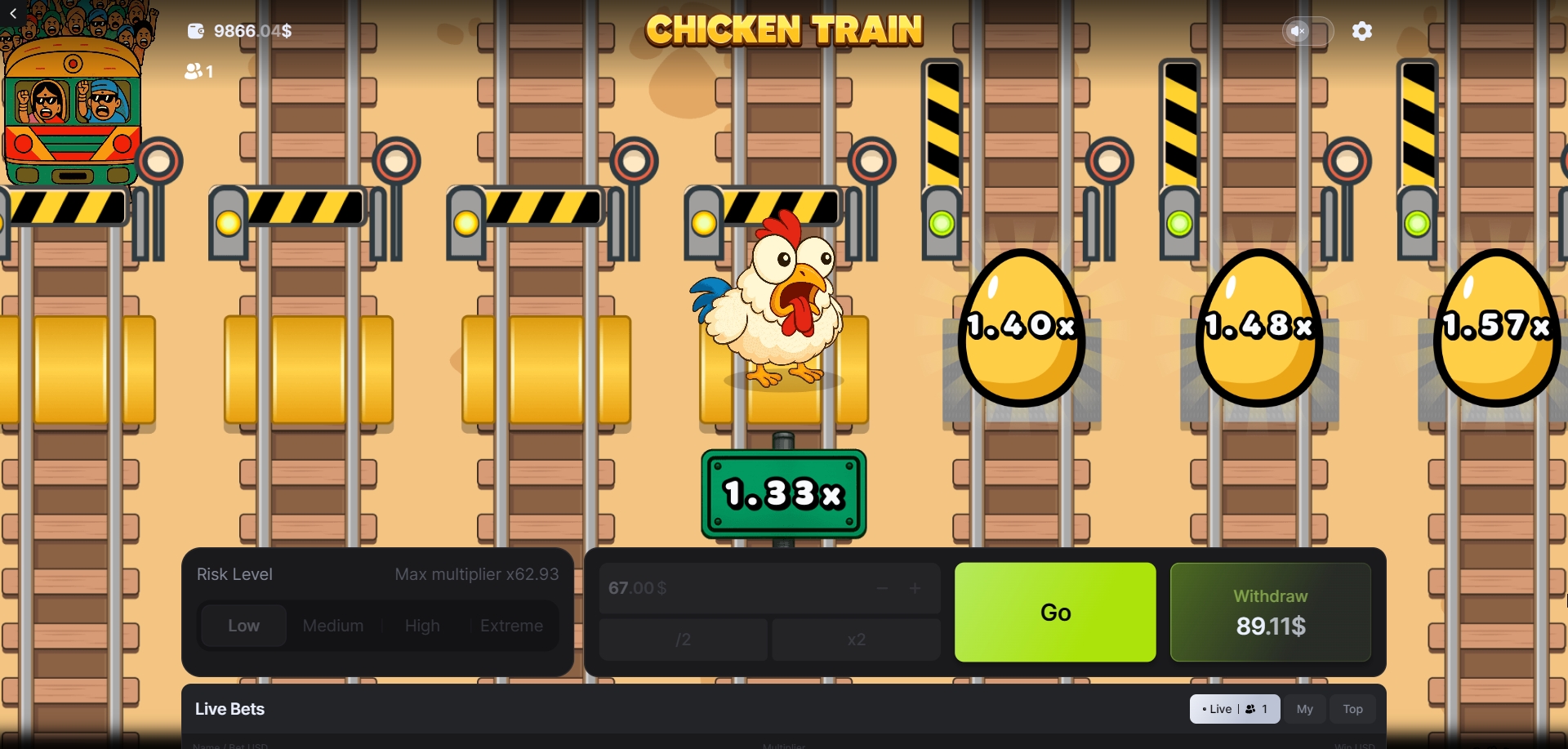Click the golden egg showing 1.48x
Viewport: 1568px width, 749px height.
(x=1258, y=327)
